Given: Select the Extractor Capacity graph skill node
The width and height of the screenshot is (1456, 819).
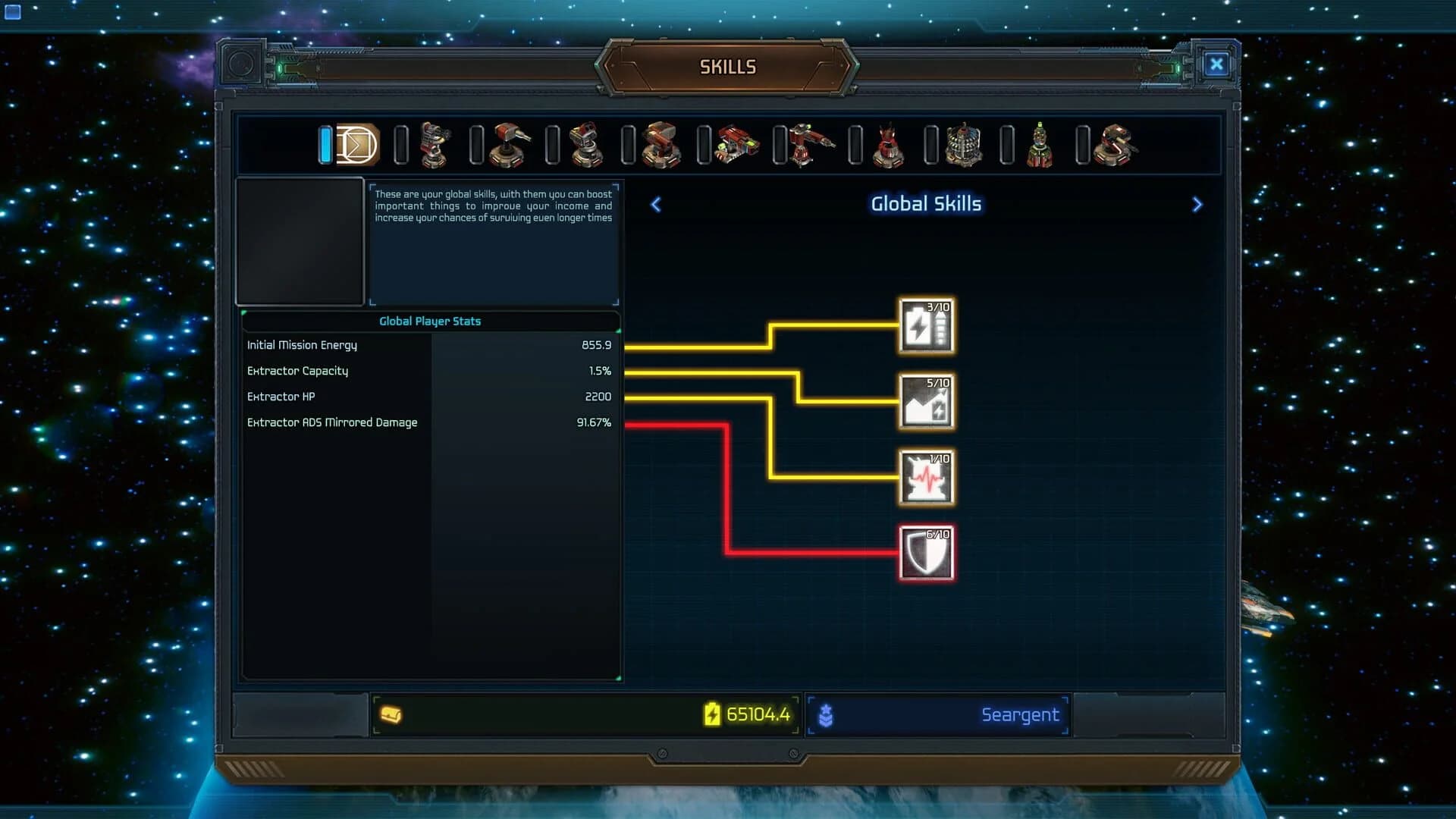Looking at the screenshot, I should (927, 401).
